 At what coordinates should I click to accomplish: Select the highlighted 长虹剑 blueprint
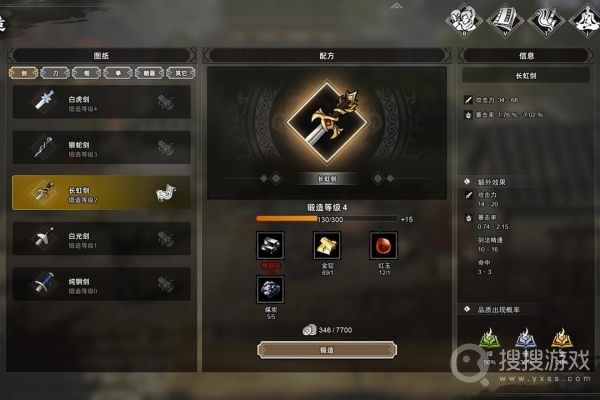point(100,192)
